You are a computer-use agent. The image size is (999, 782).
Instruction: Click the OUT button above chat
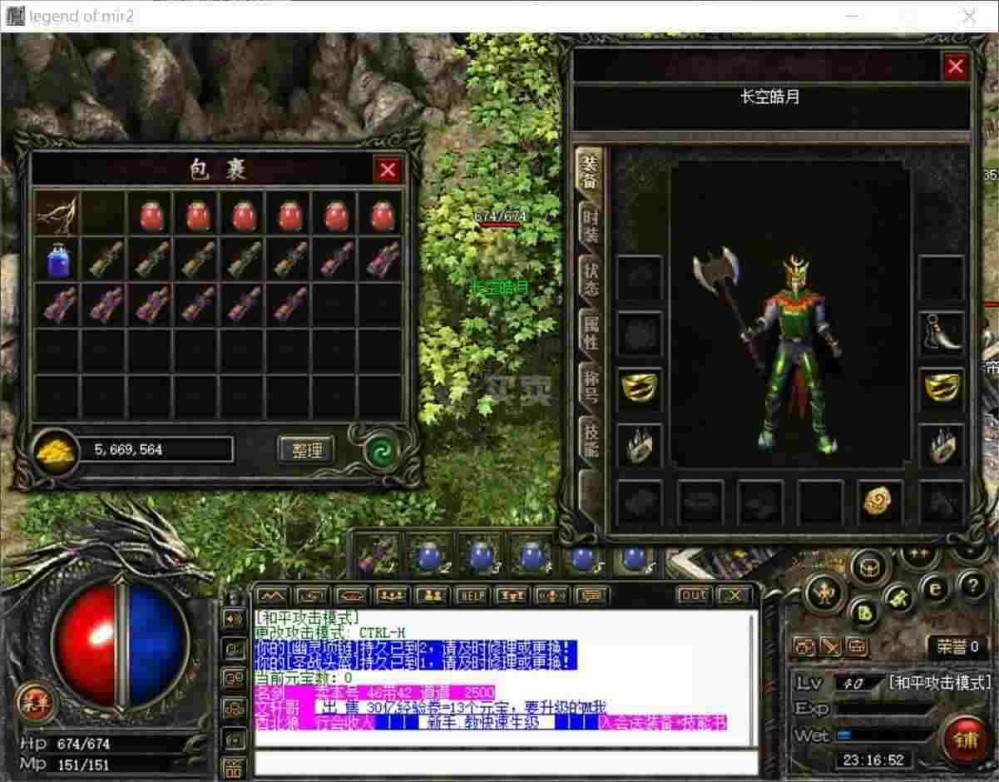[694, 596]
